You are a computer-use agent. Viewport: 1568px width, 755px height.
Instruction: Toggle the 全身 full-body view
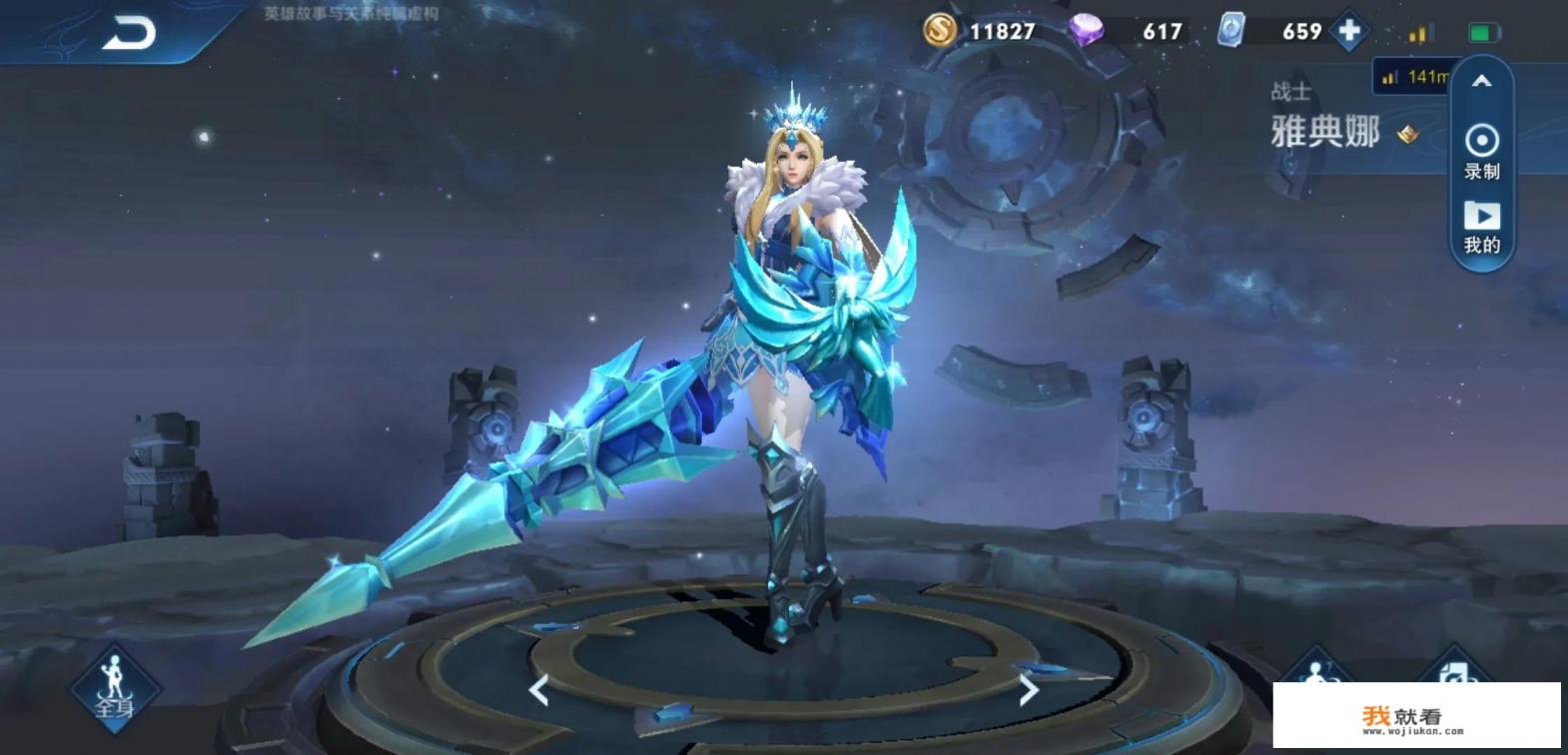(115, 689)
